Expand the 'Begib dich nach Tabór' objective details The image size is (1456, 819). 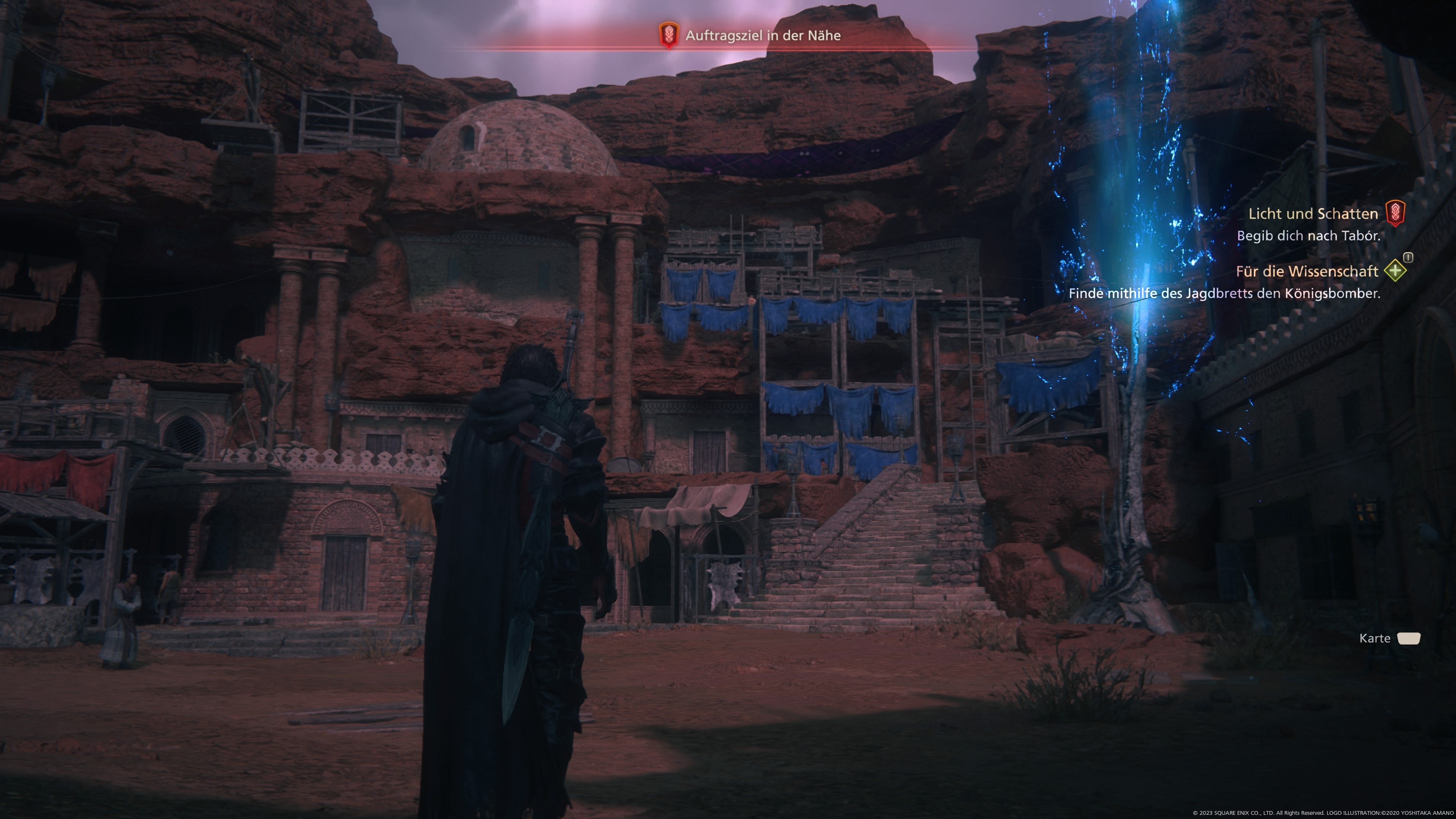[1310, 236]
